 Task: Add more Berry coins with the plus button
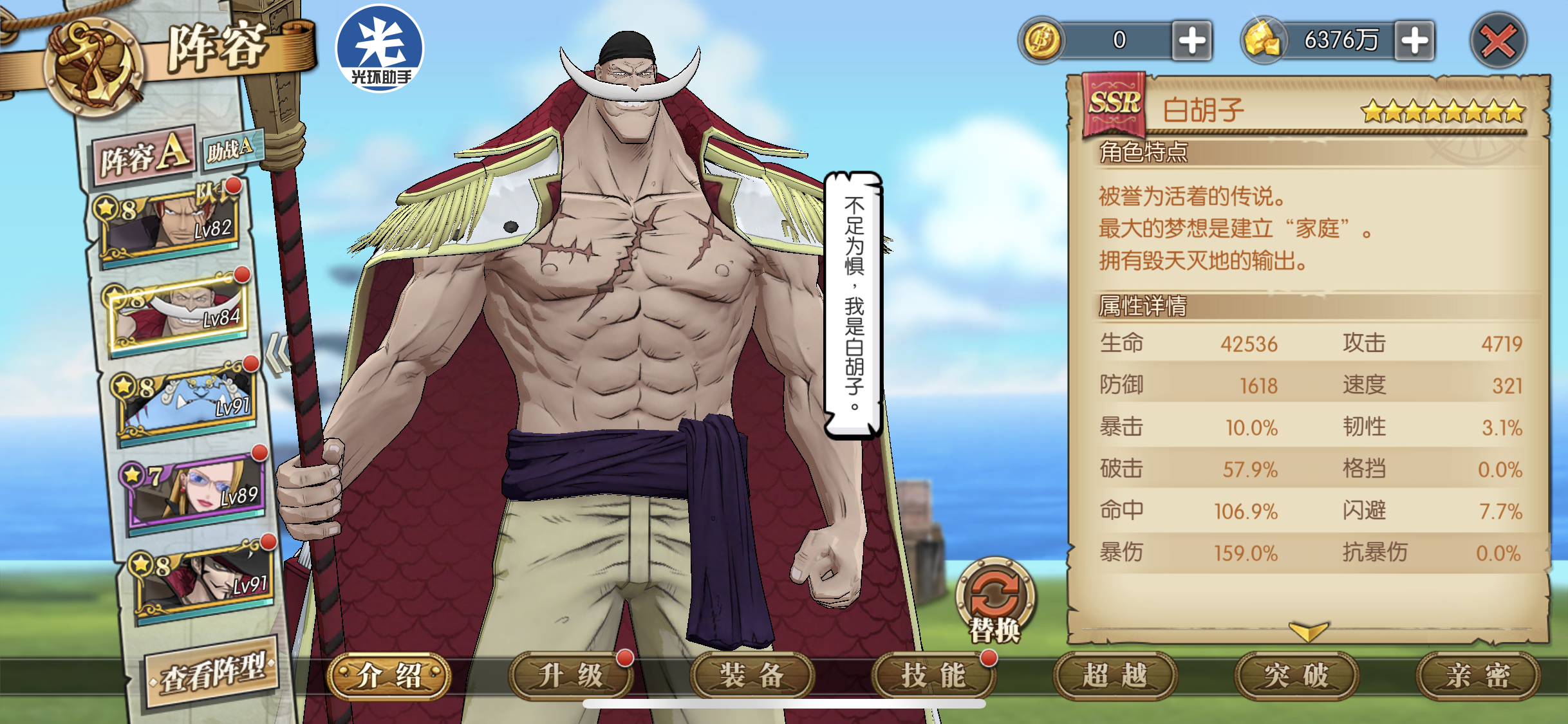coord(1191,41)
